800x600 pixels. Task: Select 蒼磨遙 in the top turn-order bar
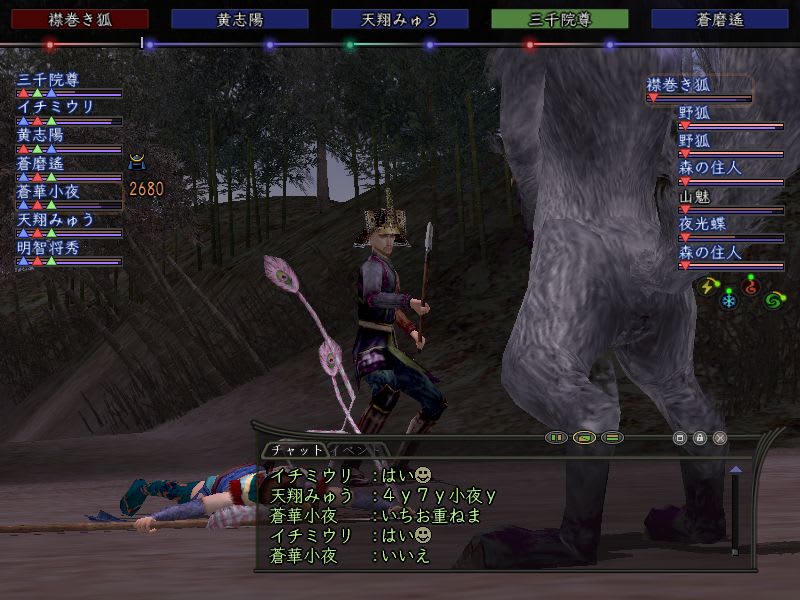click(x=720, y=19)
